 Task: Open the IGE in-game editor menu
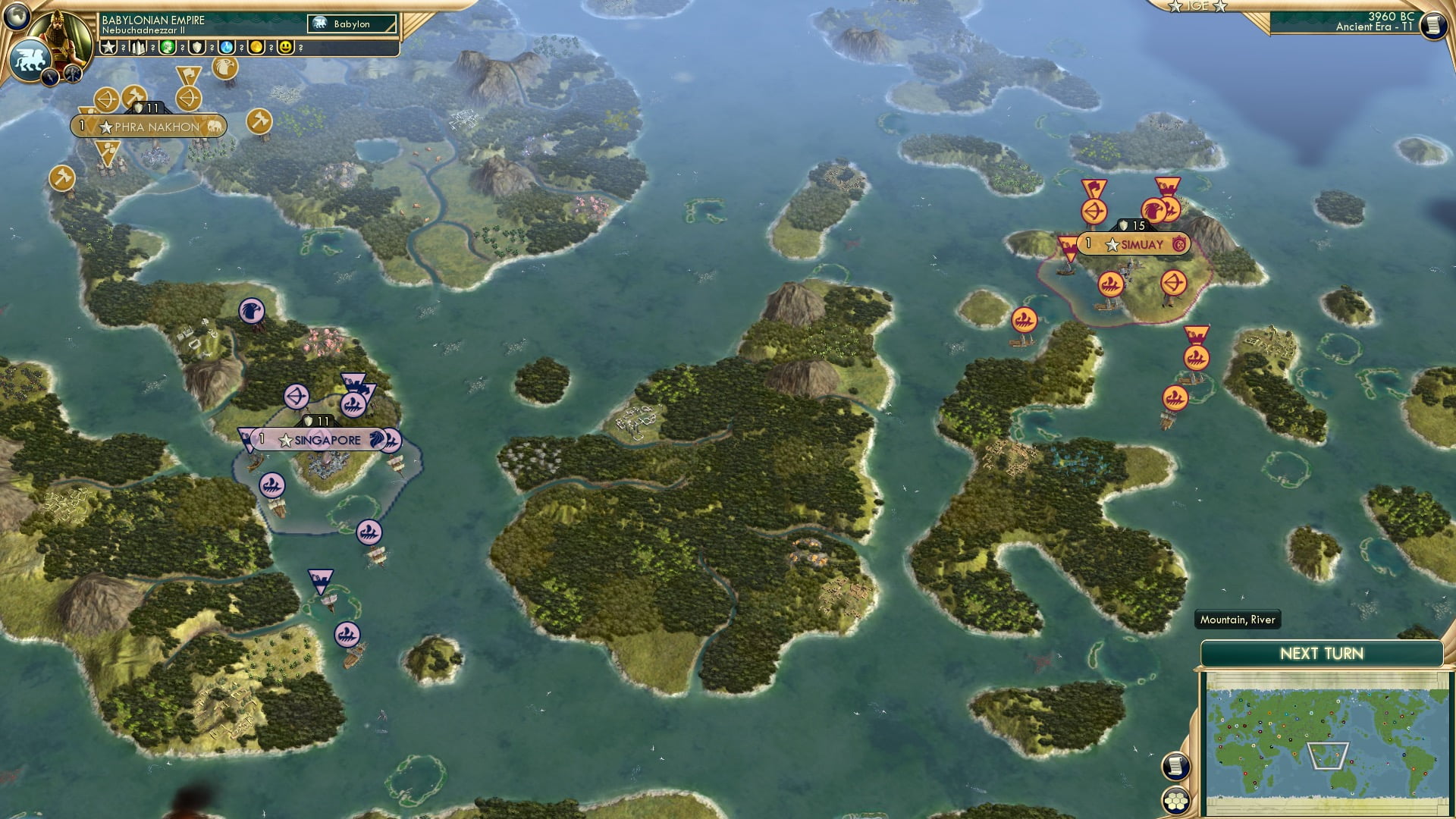tap(1200, 6)
